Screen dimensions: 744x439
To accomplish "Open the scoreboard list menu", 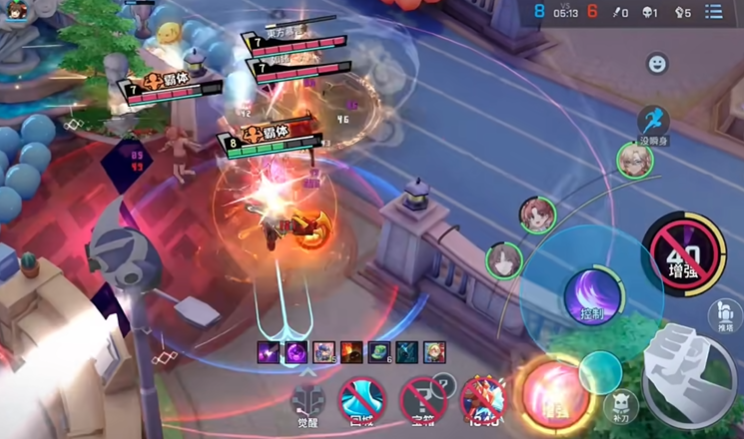I will pos(714,12).
